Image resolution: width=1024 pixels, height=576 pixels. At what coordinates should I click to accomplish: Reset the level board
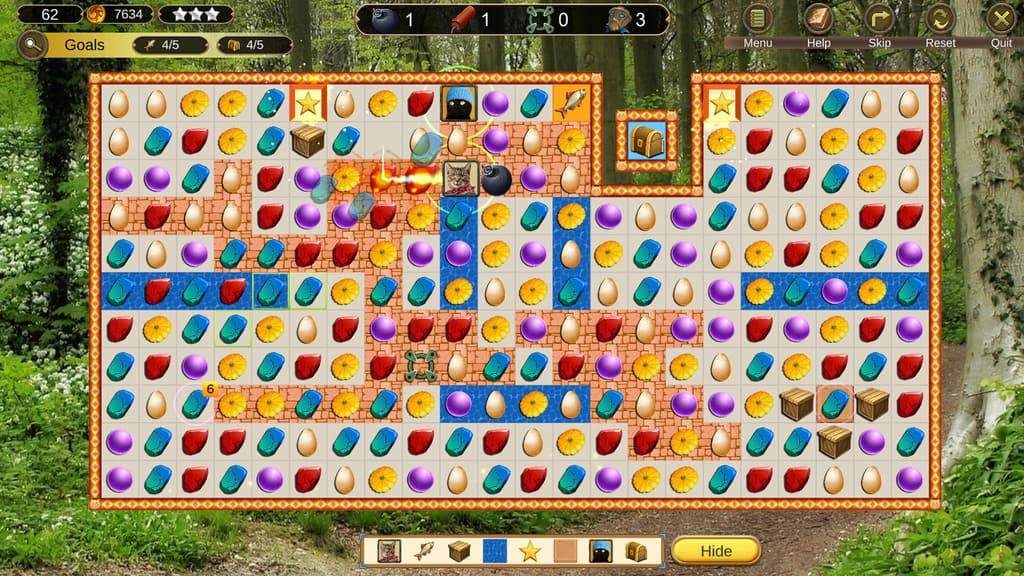point(940,19)
